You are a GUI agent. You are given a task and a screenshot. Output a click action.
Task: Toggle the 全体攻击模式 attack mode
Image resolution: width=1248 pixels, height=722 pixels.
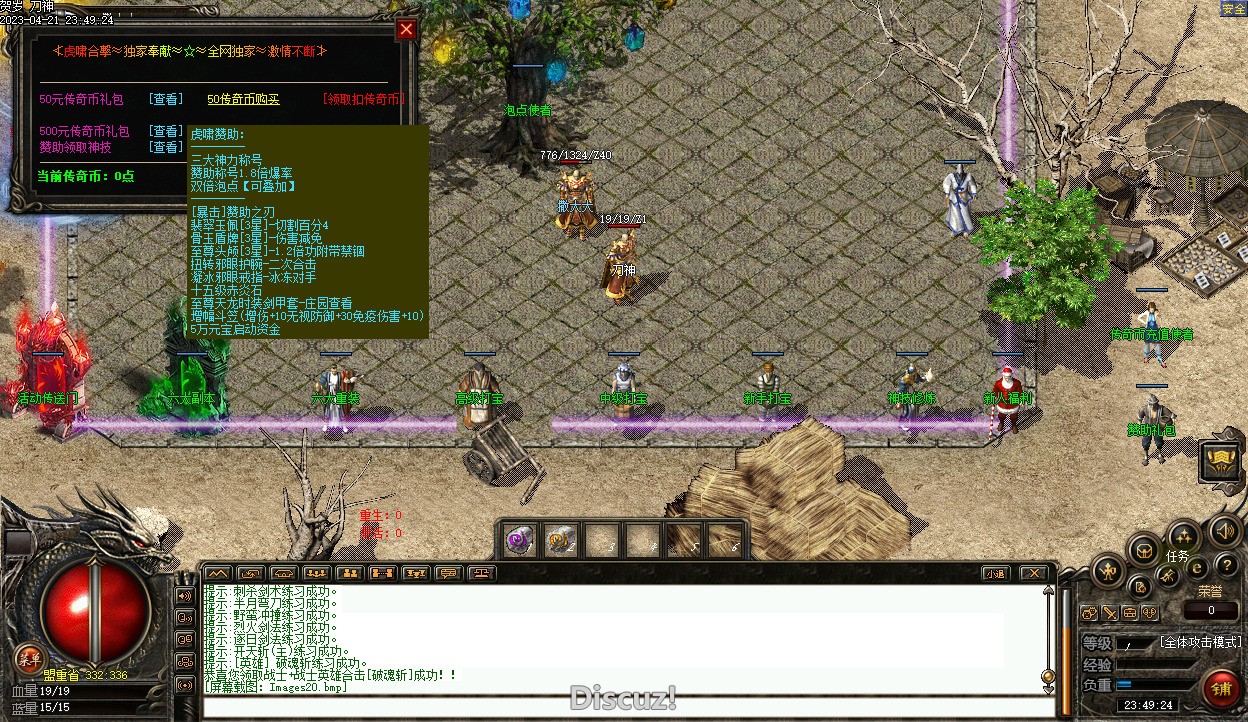pos(1201,642)
